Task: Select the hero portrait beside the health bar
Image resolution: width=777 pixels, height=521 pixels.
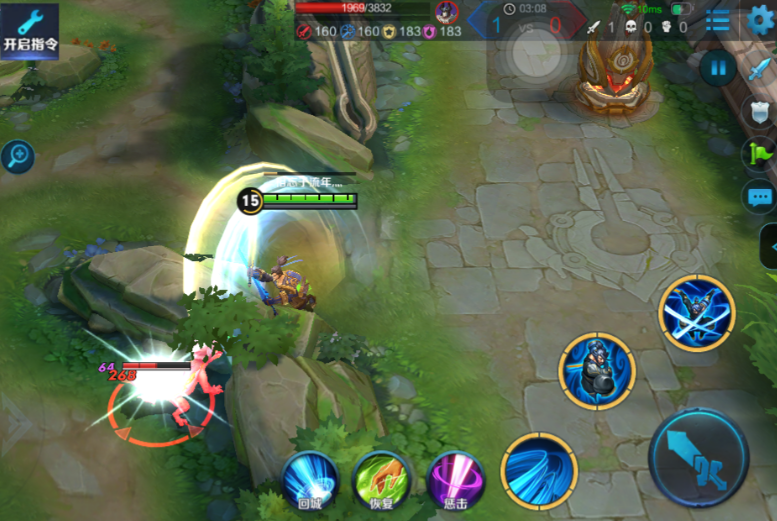Action: (x=447, y=12)
